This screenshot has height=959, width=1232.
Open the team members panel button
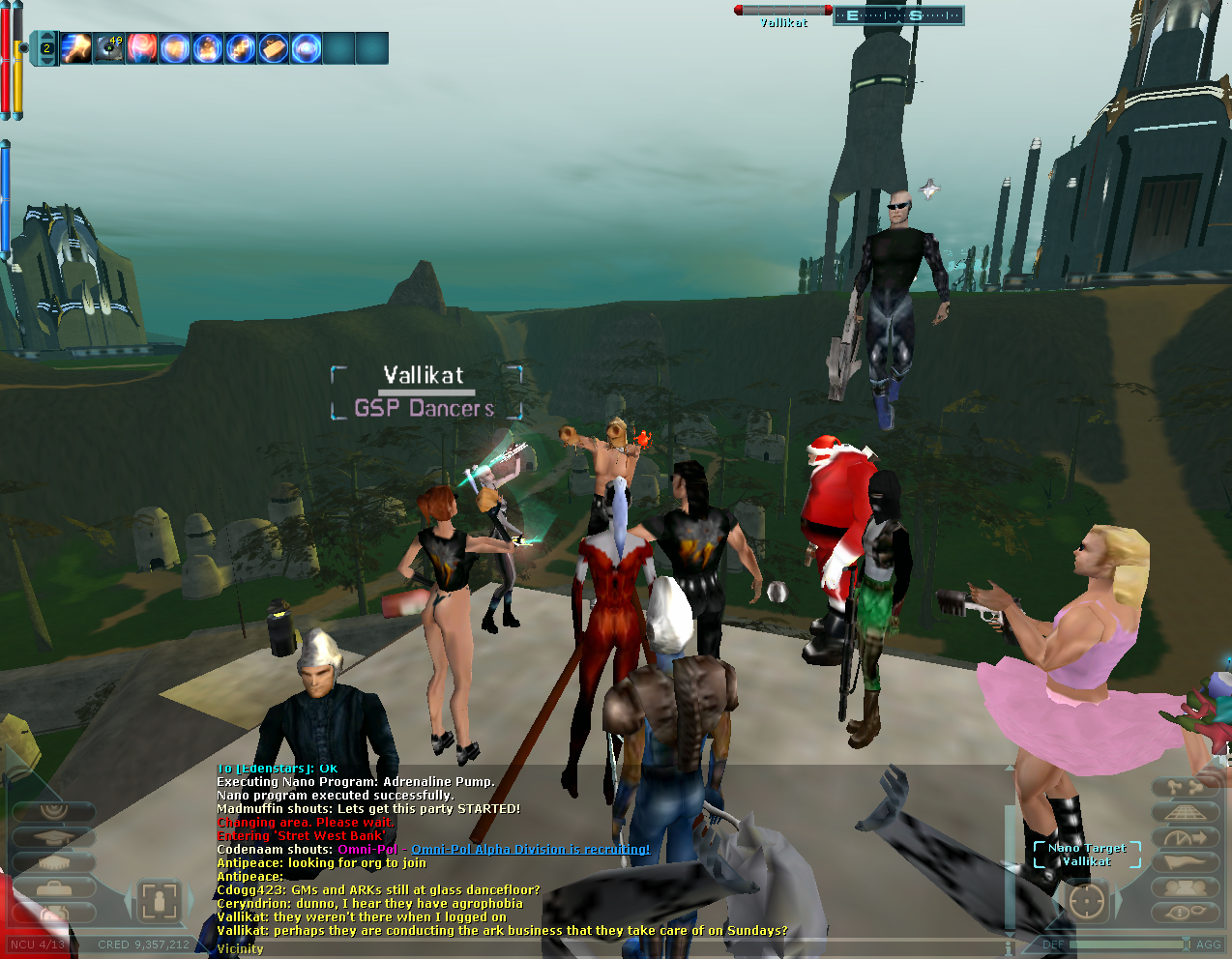point(1185,887)
